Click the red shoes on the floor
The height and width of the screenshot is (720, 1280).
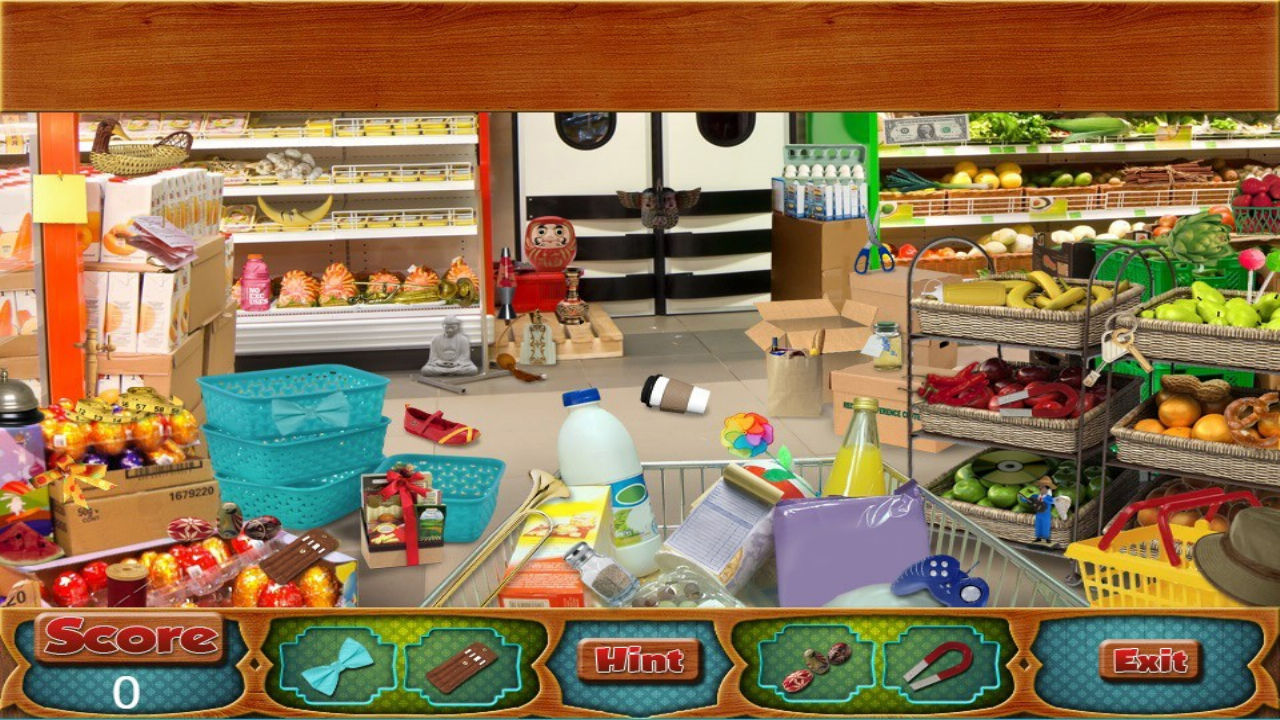click(x=441, y=424)
